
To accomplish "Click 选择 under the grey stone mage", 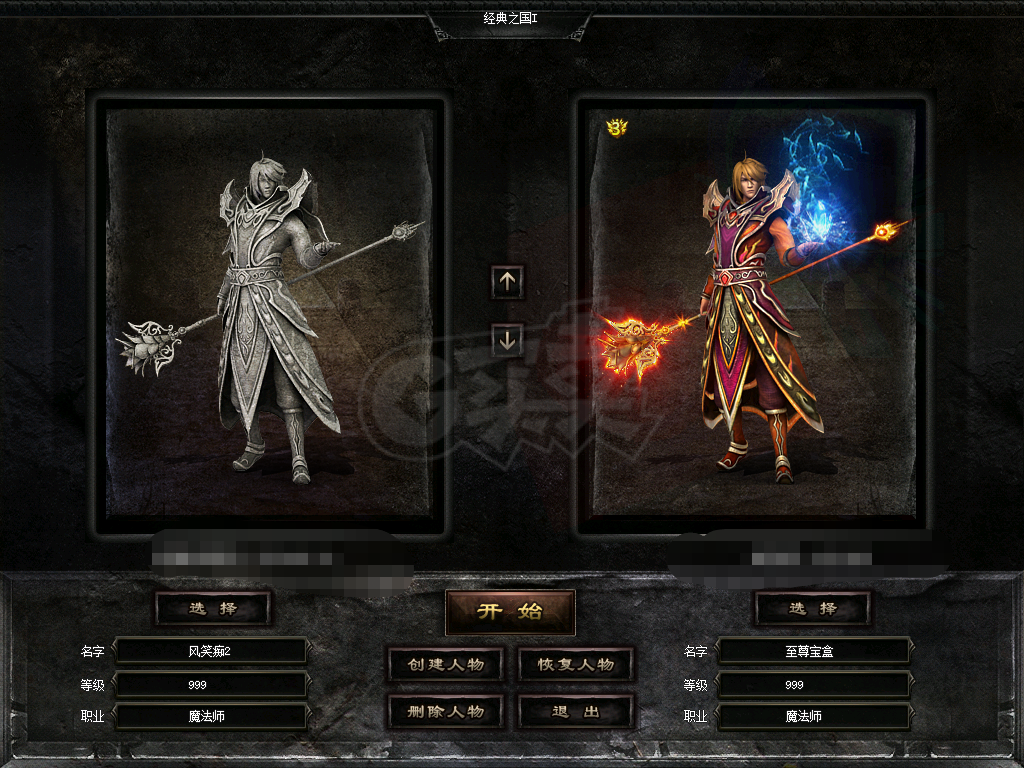I will pos(213,608).
